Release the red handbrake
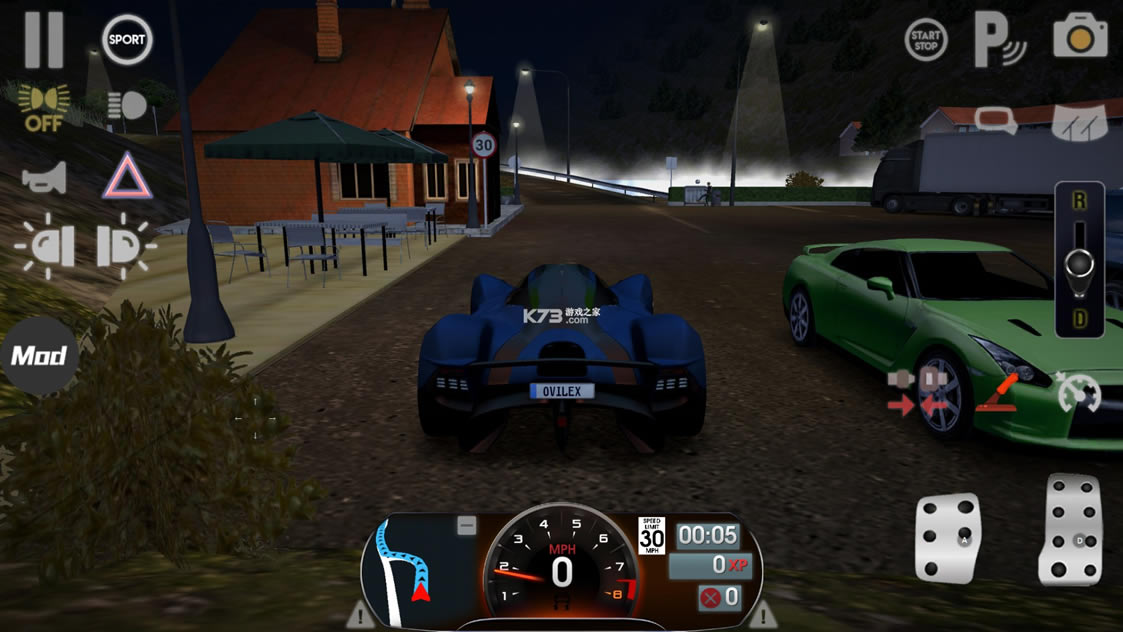1123x632 pixels. (x=996, y=392)
